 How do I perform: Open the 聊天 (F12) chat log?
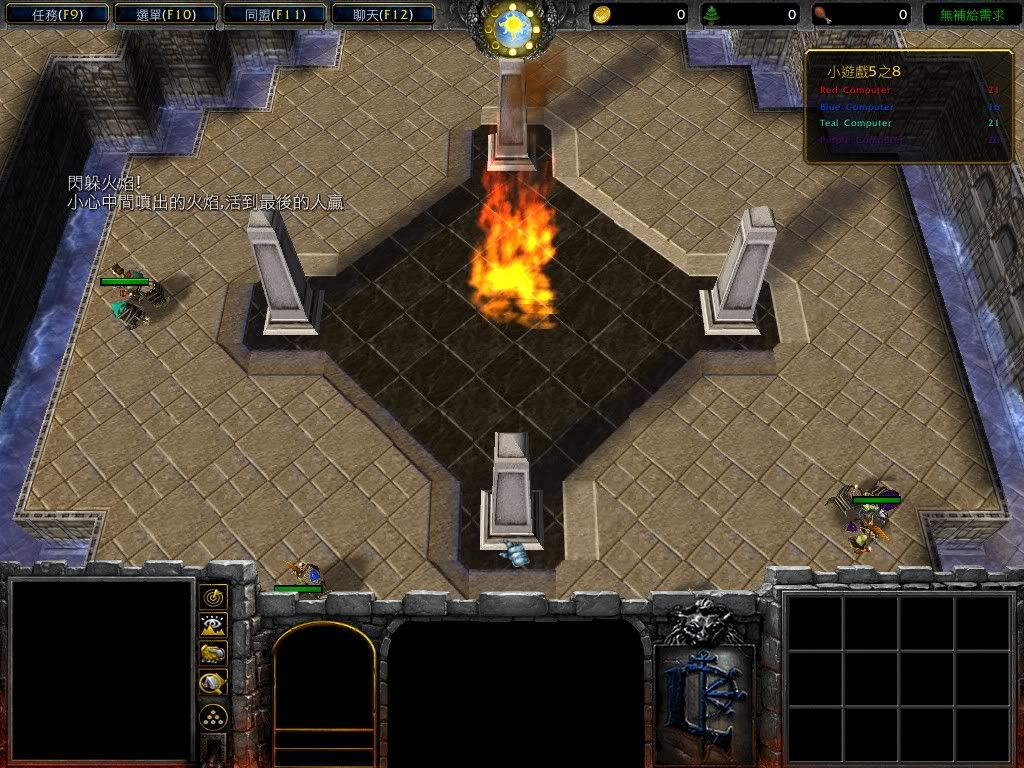click(382, 15)
